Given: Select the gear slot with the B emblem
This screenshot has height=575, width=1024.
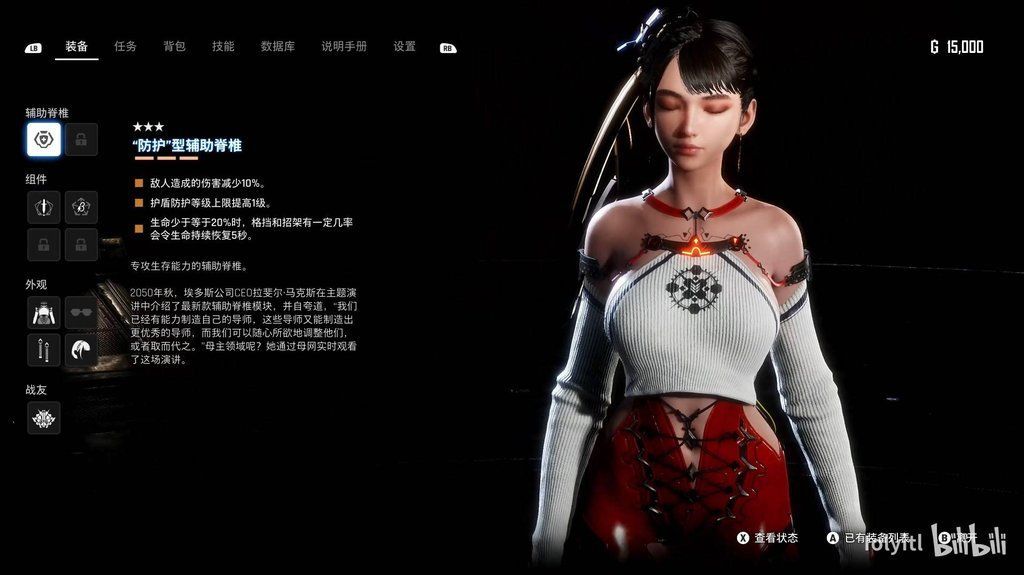Looking at the screenshot, I should [81, 207].
